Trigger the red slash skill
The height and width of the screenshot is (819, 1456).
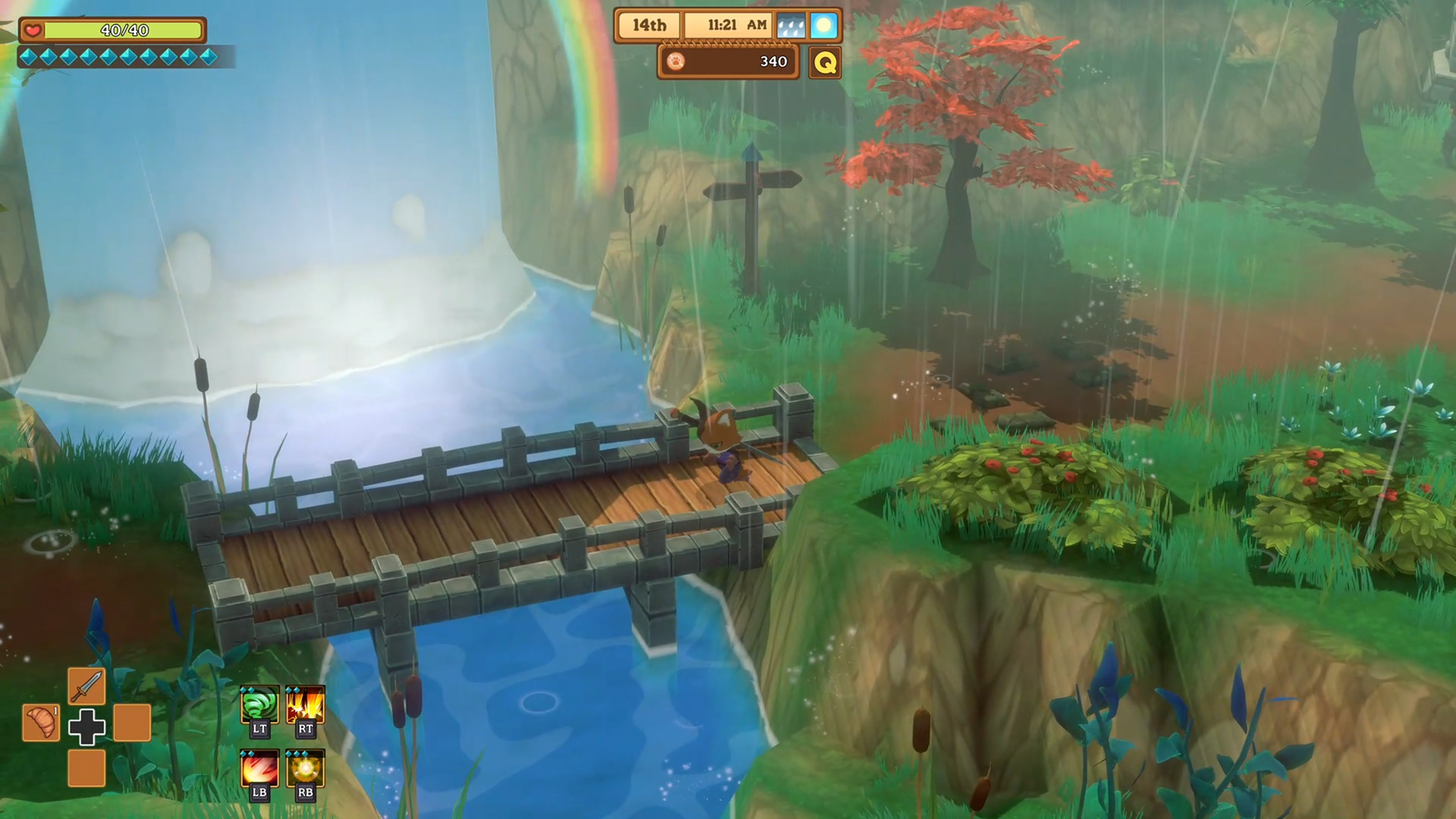click(x=259, y=767)
